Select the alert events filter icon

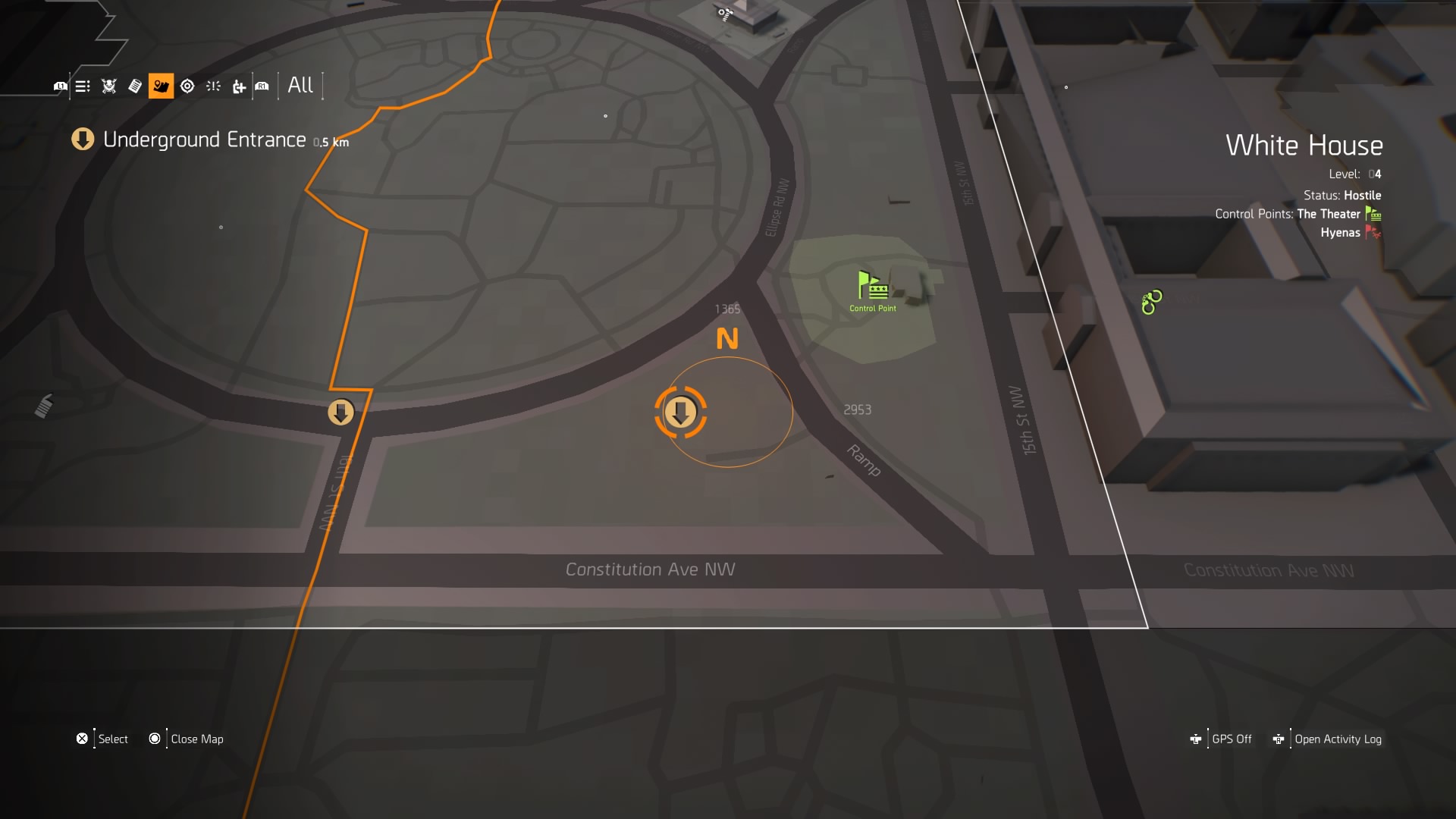click(x=212, y=86)
